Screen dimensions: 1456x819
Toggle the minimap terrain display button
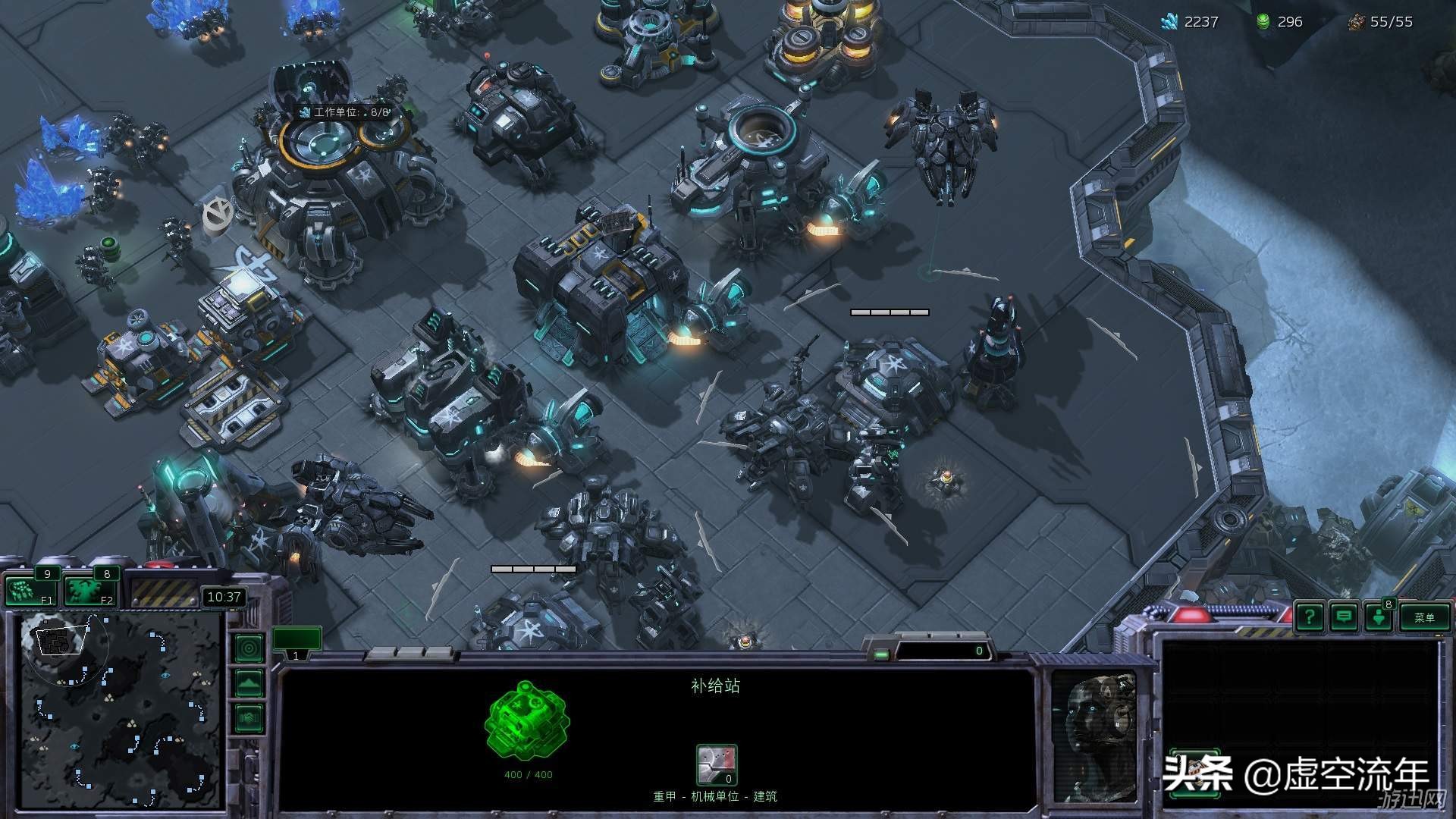(x=249, y=683)
